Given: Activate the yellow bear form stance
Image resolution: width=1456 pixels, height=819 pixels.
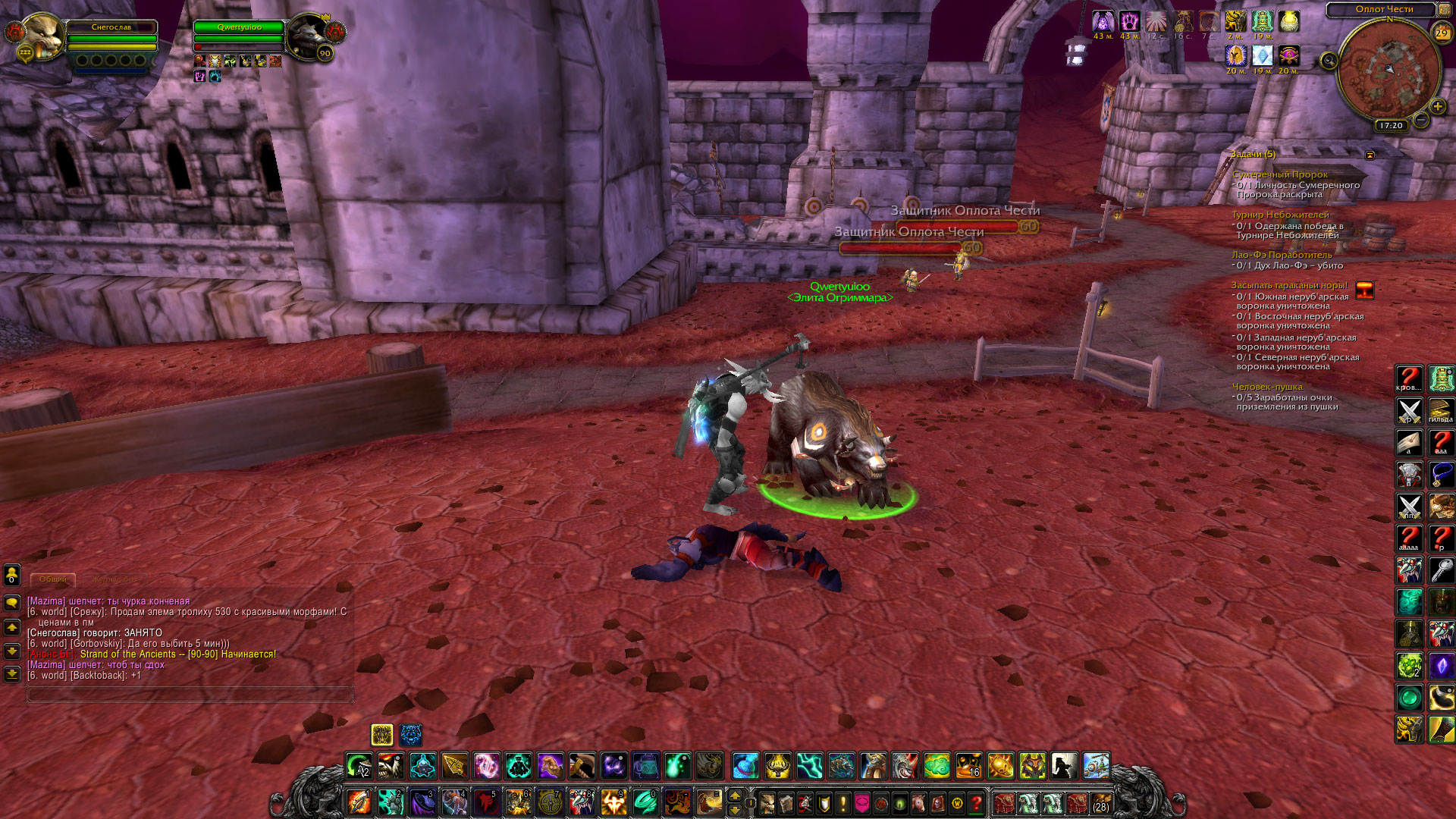Looking at the screenshot, I should 382,734.
